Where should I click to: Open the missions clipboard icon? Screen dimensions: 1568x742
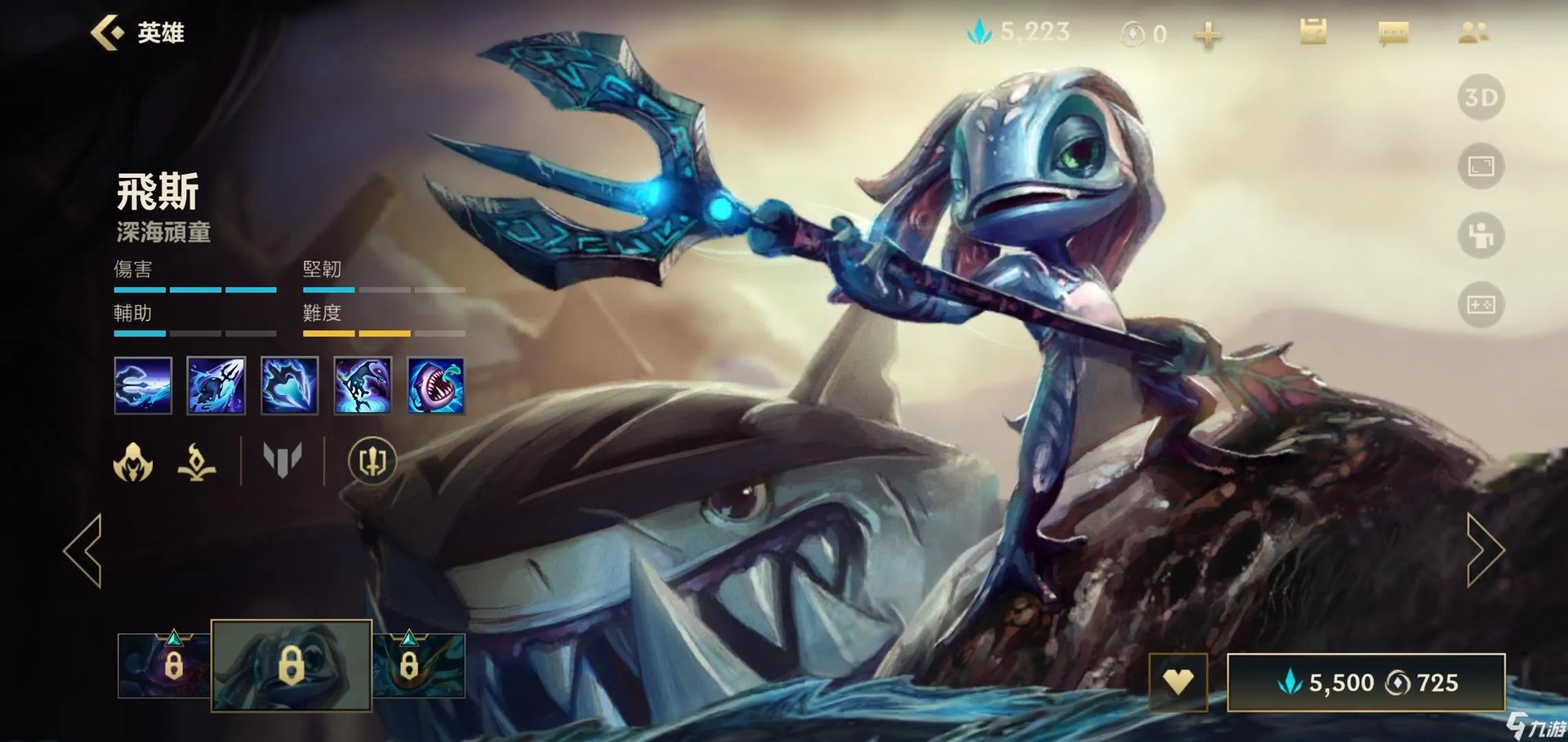[1312, 33]
